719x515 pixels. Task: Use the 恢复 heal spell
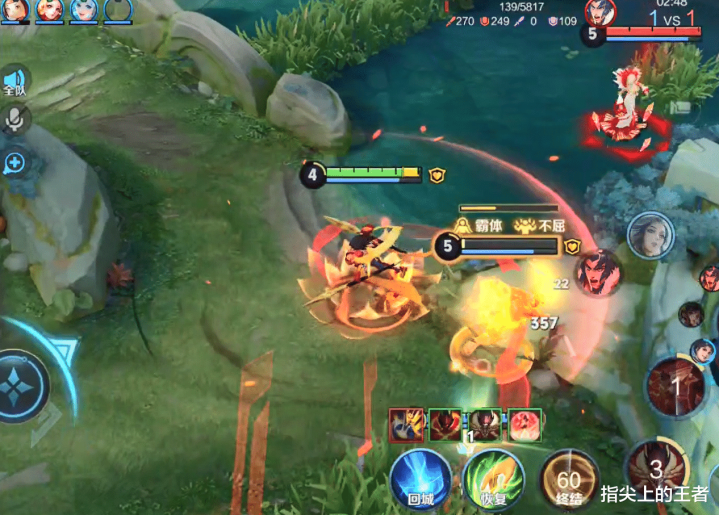494,478
